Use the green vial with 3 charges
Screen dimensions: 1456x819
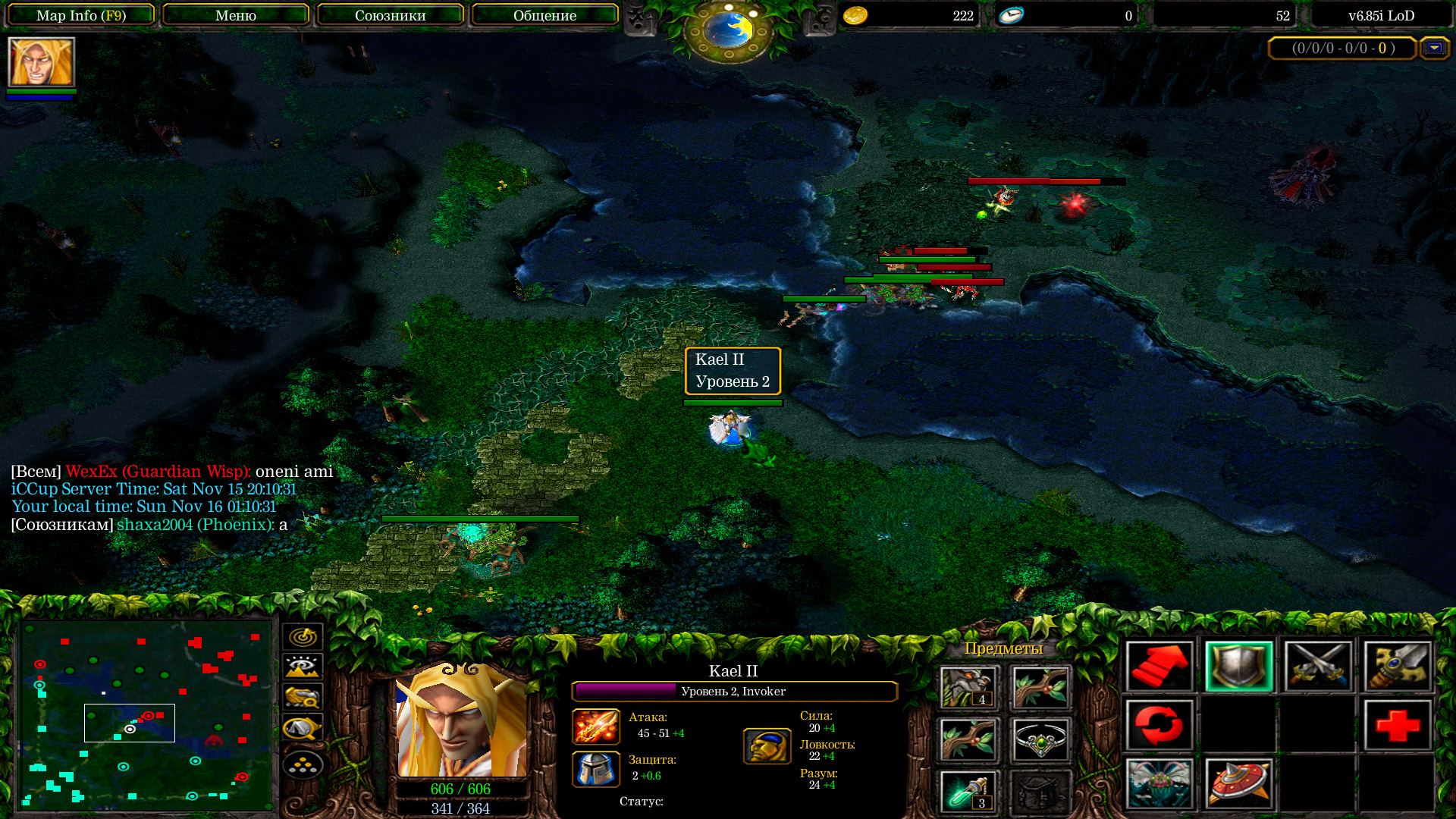[968, 792]
